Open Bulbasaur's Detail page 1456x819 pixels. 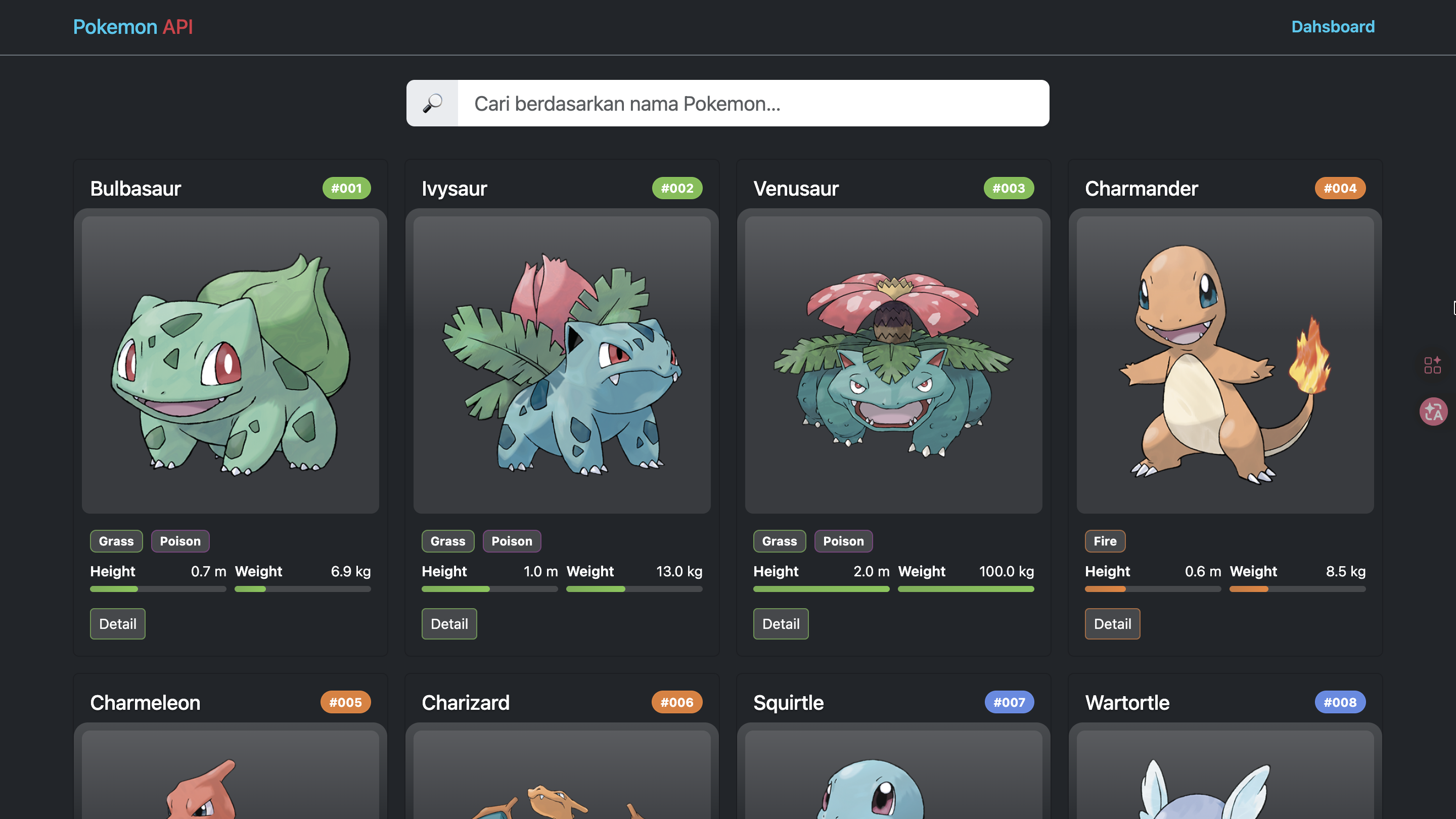tap(118, 623)
